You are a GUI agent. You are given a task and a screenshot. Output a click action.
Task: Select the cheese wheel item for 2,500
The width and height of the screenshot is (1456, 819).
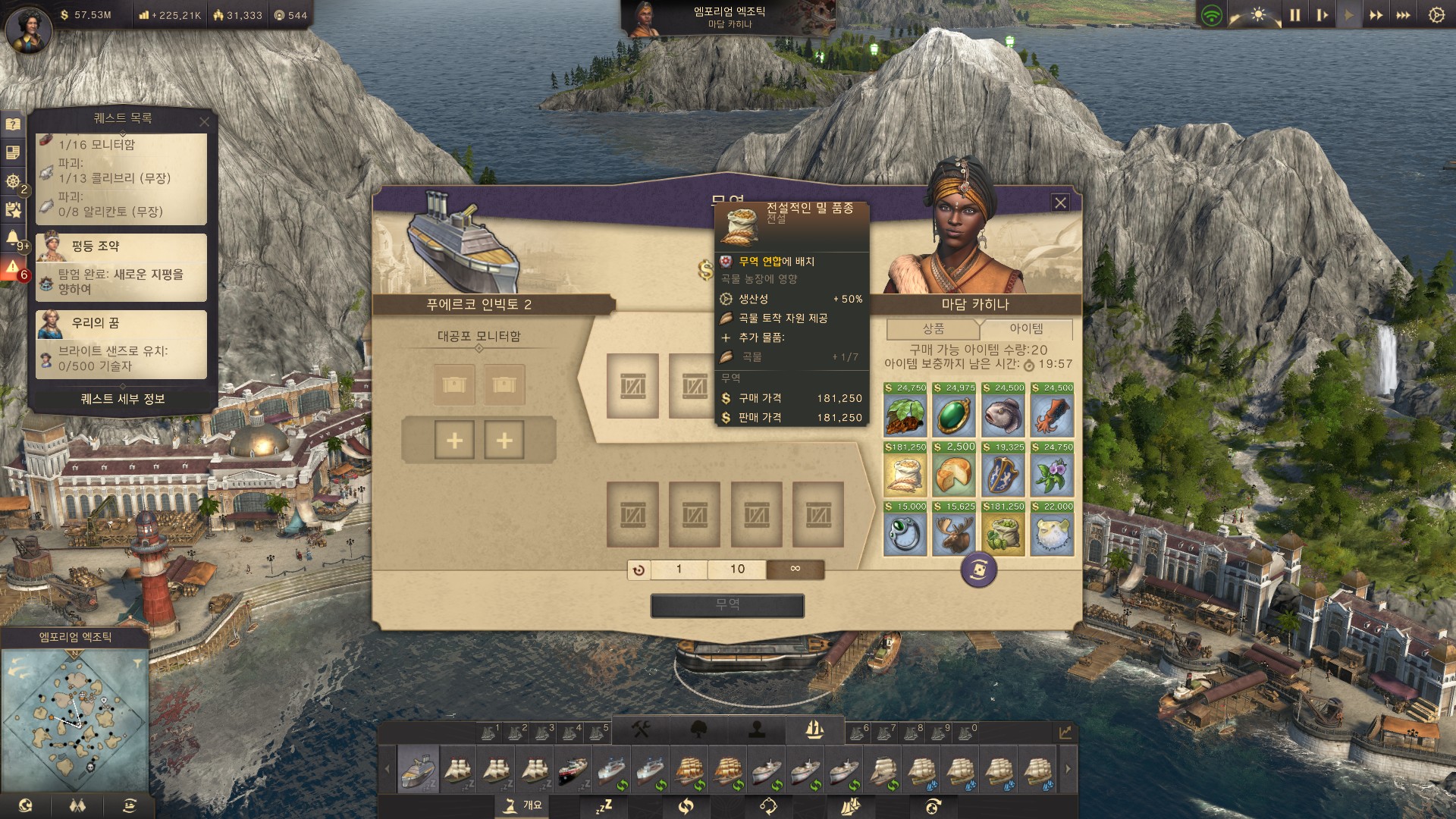[x=954, y=475]
